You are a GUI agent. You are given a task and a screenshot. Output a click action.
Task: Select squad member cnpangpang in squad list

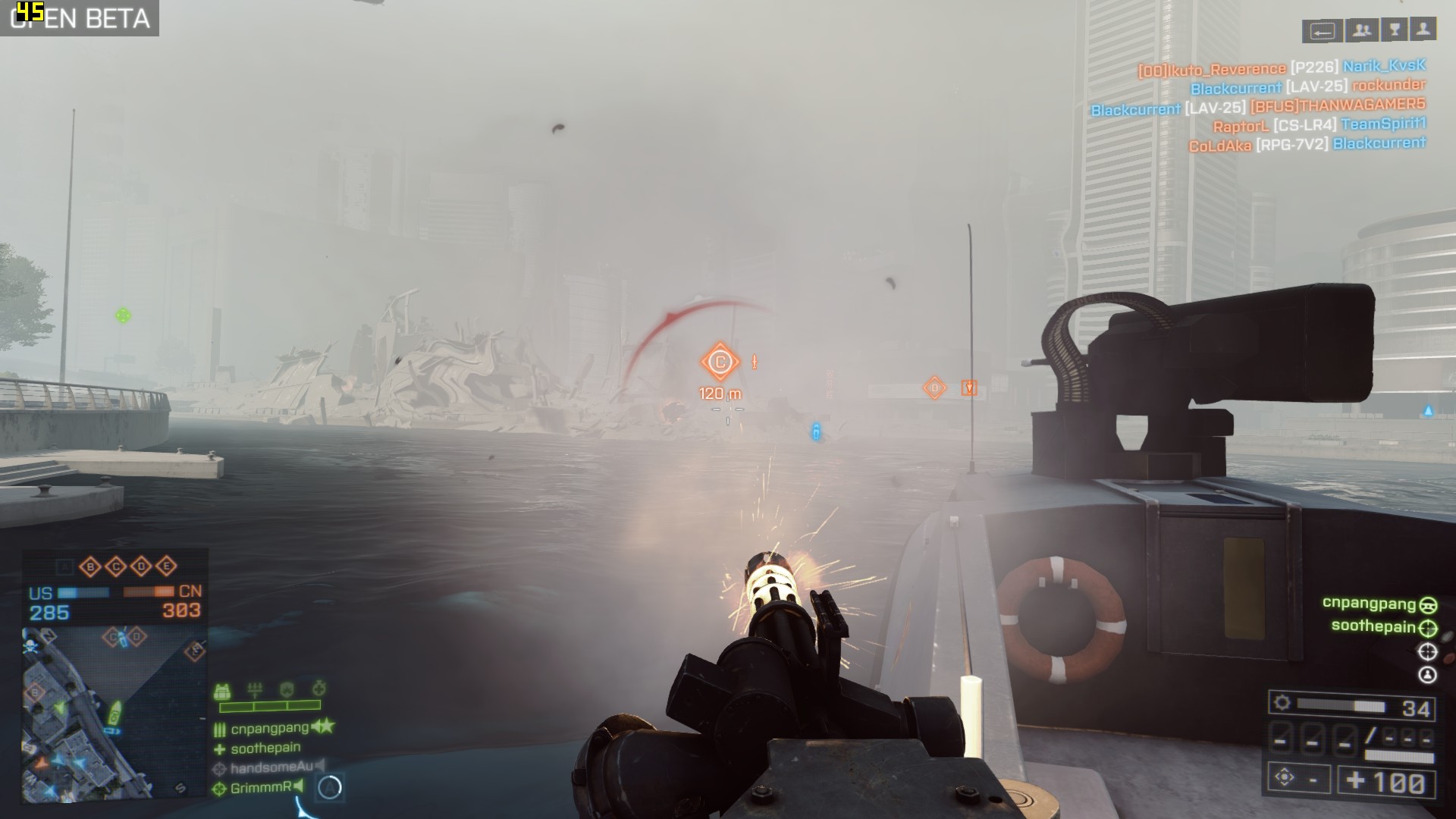coord(269,728)
